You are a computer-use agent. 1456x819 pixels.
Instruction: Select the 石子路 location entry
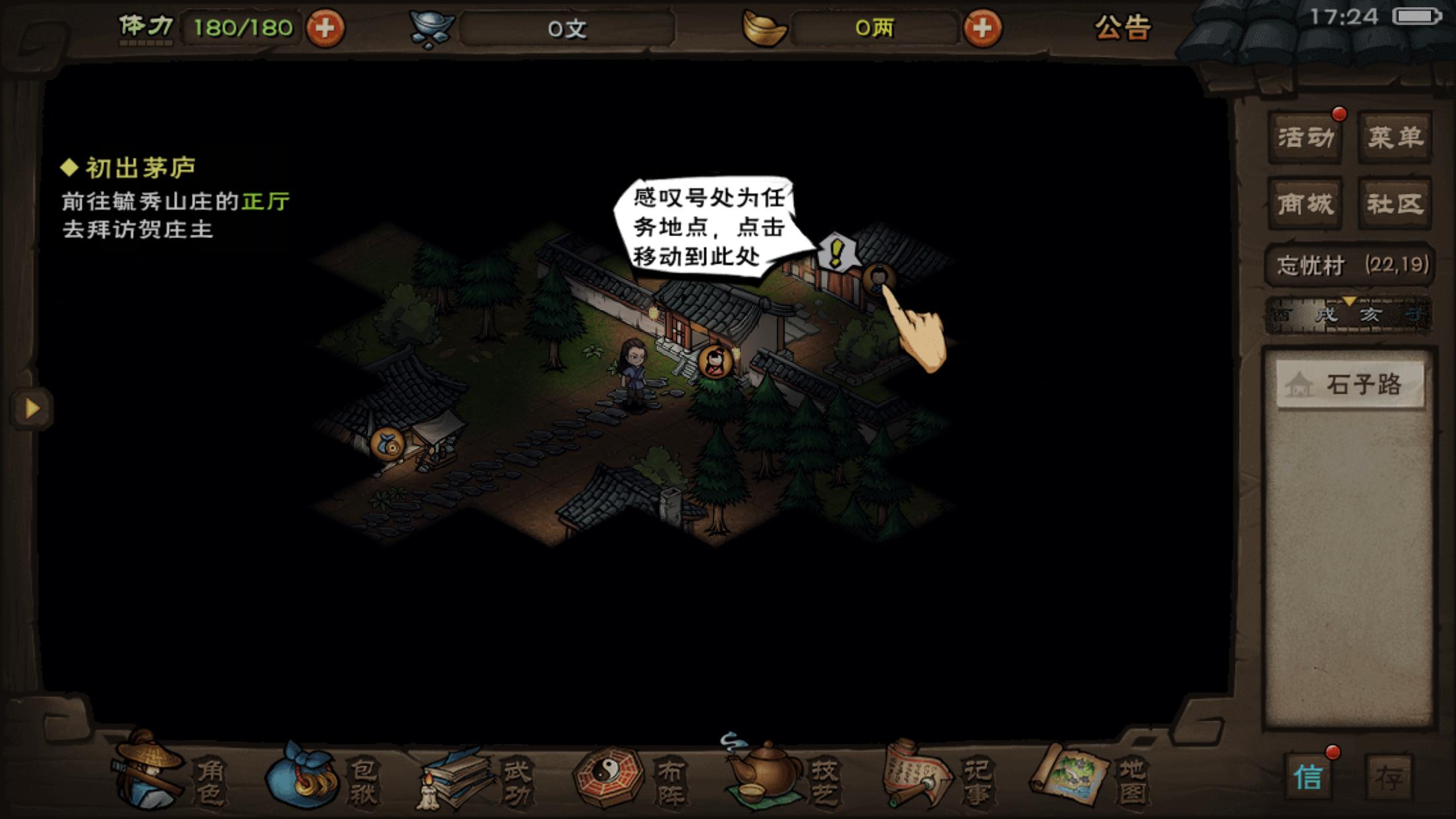tap(1350, 384)
